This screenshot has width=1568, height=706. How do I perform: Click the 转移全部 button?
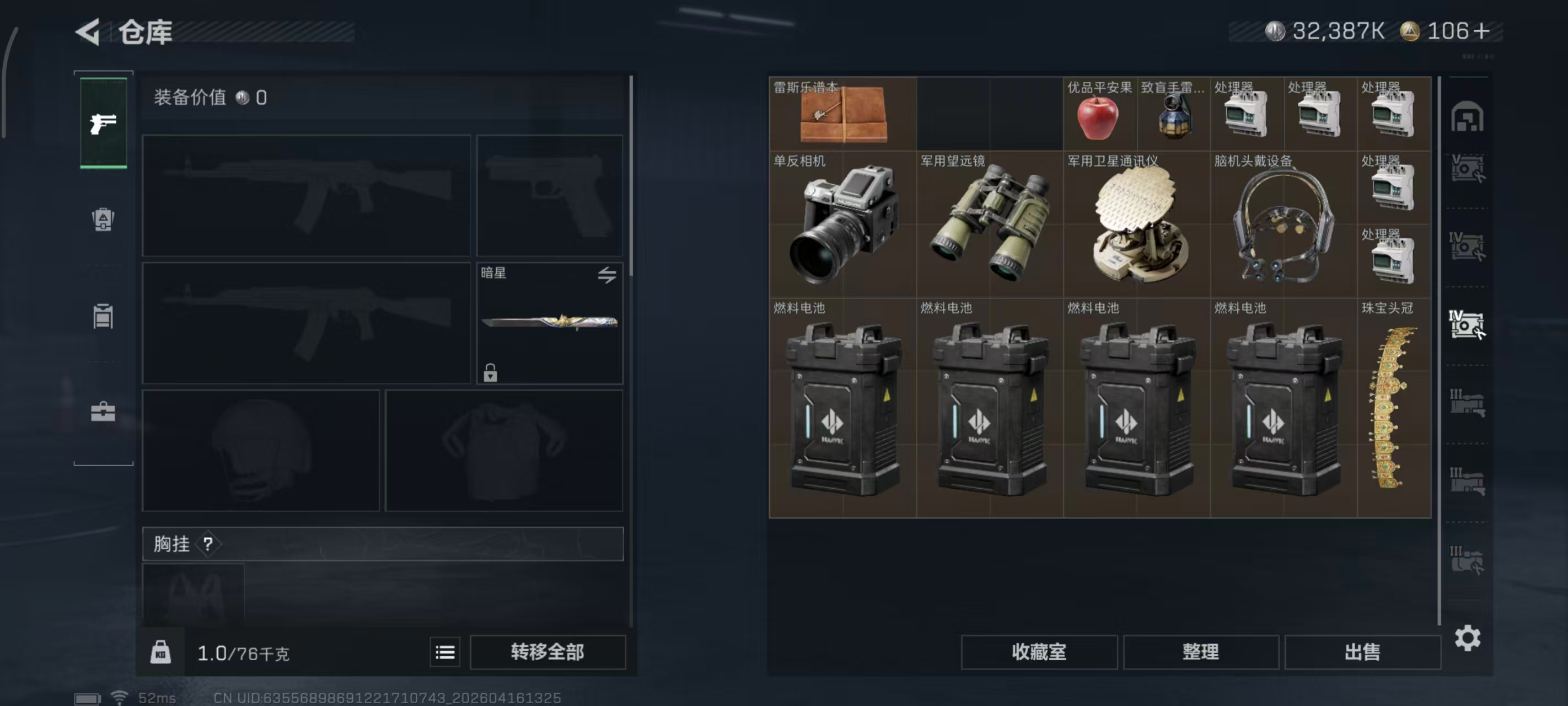pos(546,652)
